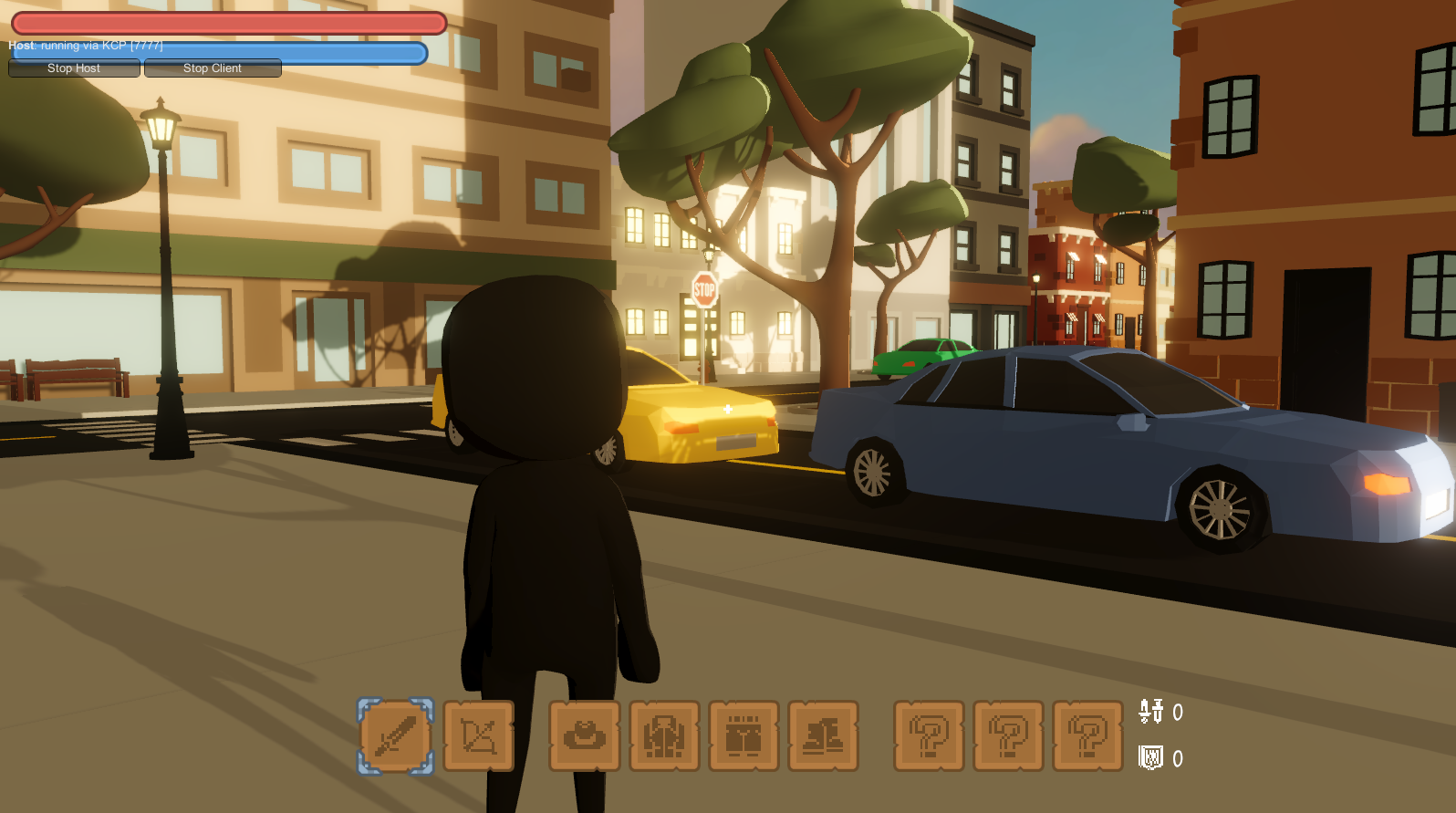Pick the pants equipment slot
The width and height of the screenshot is (1456, 813).
(744, 735)
